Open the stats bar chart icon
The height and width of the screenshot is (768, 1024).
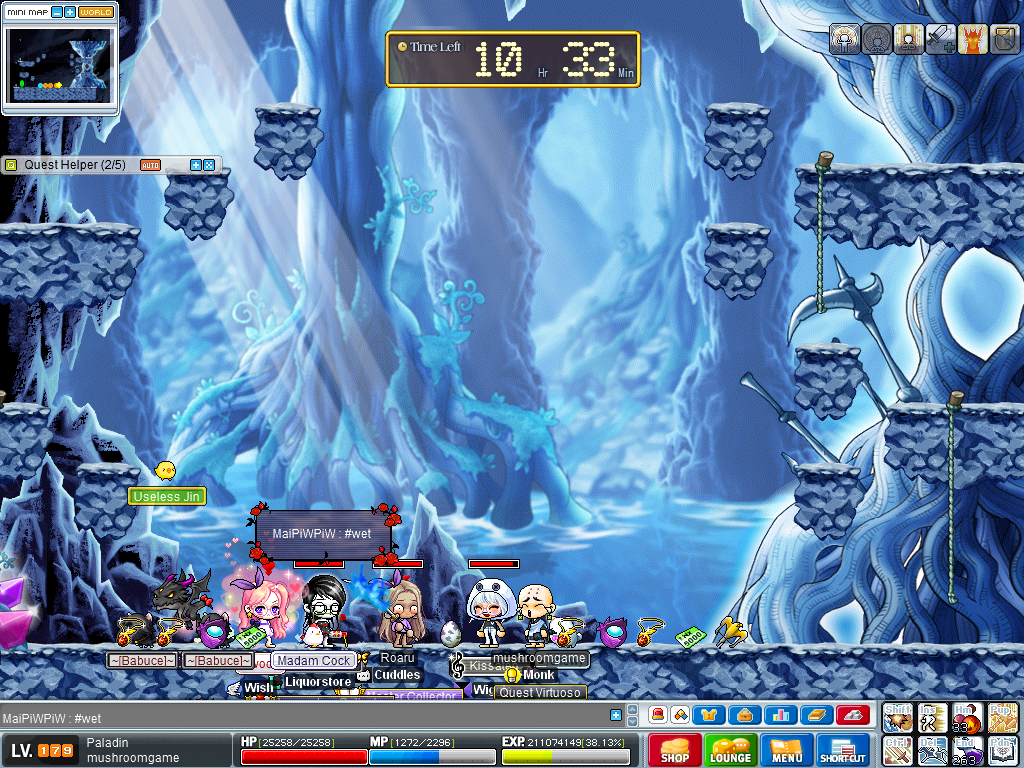781,715
